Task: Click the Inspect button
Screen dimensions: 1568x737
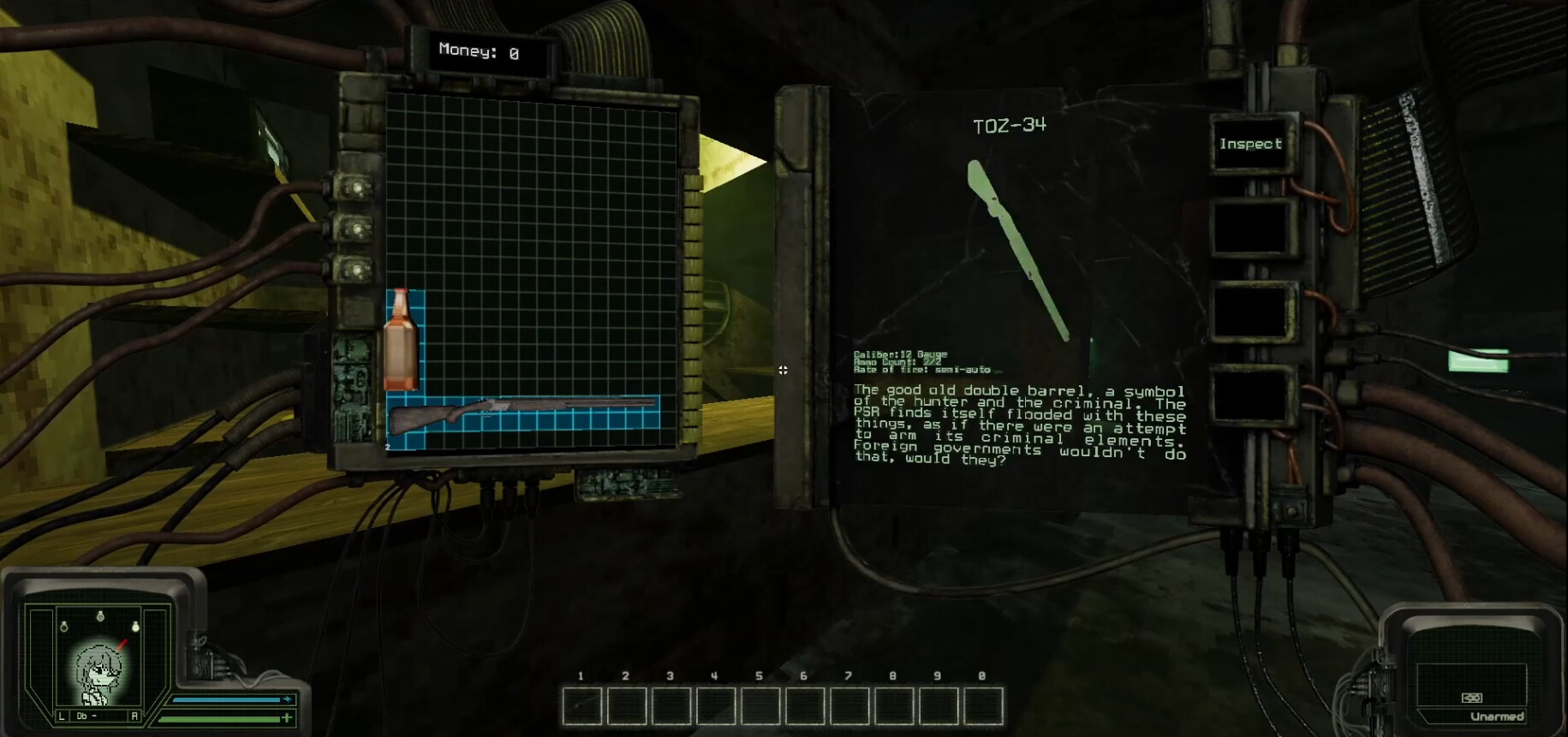Action: point(1250,145)
